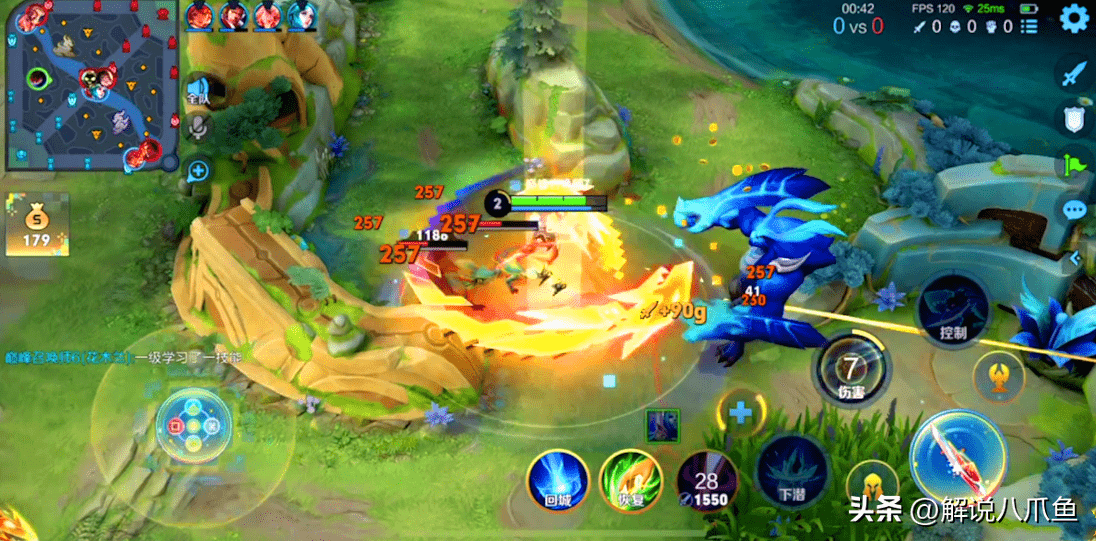Send the shield defend signal
Viewport: 1096px width, 541px height.
point(1074,119)
